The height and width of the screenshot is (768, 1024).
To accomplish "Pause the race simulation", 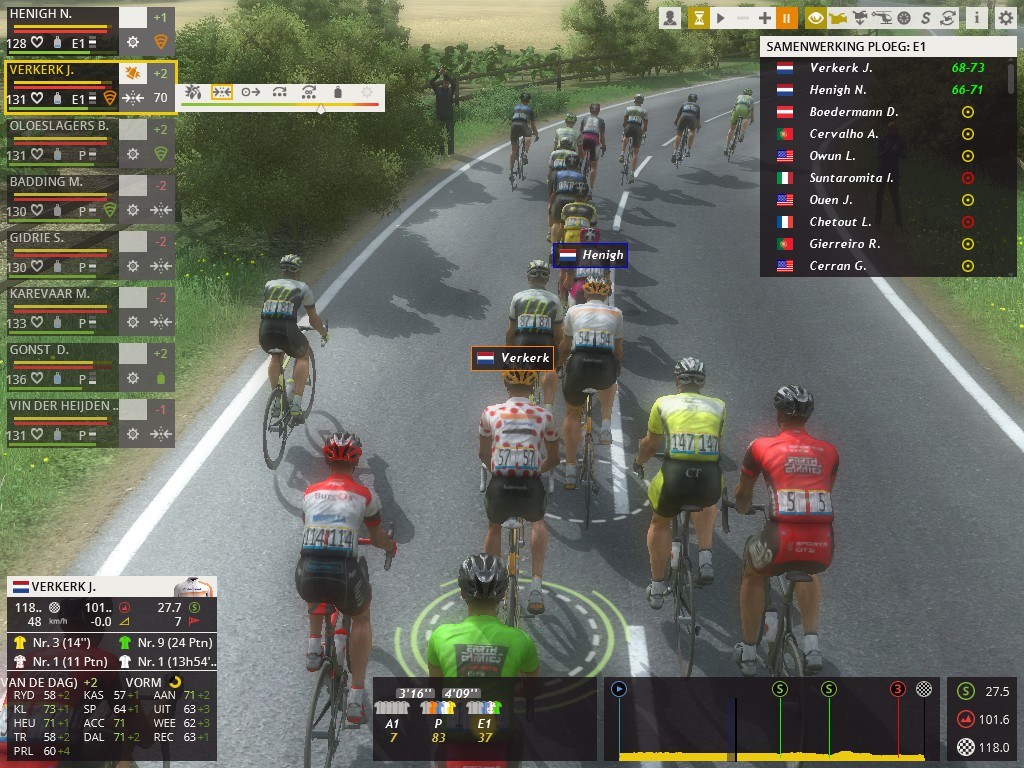I will click(786, 18).
